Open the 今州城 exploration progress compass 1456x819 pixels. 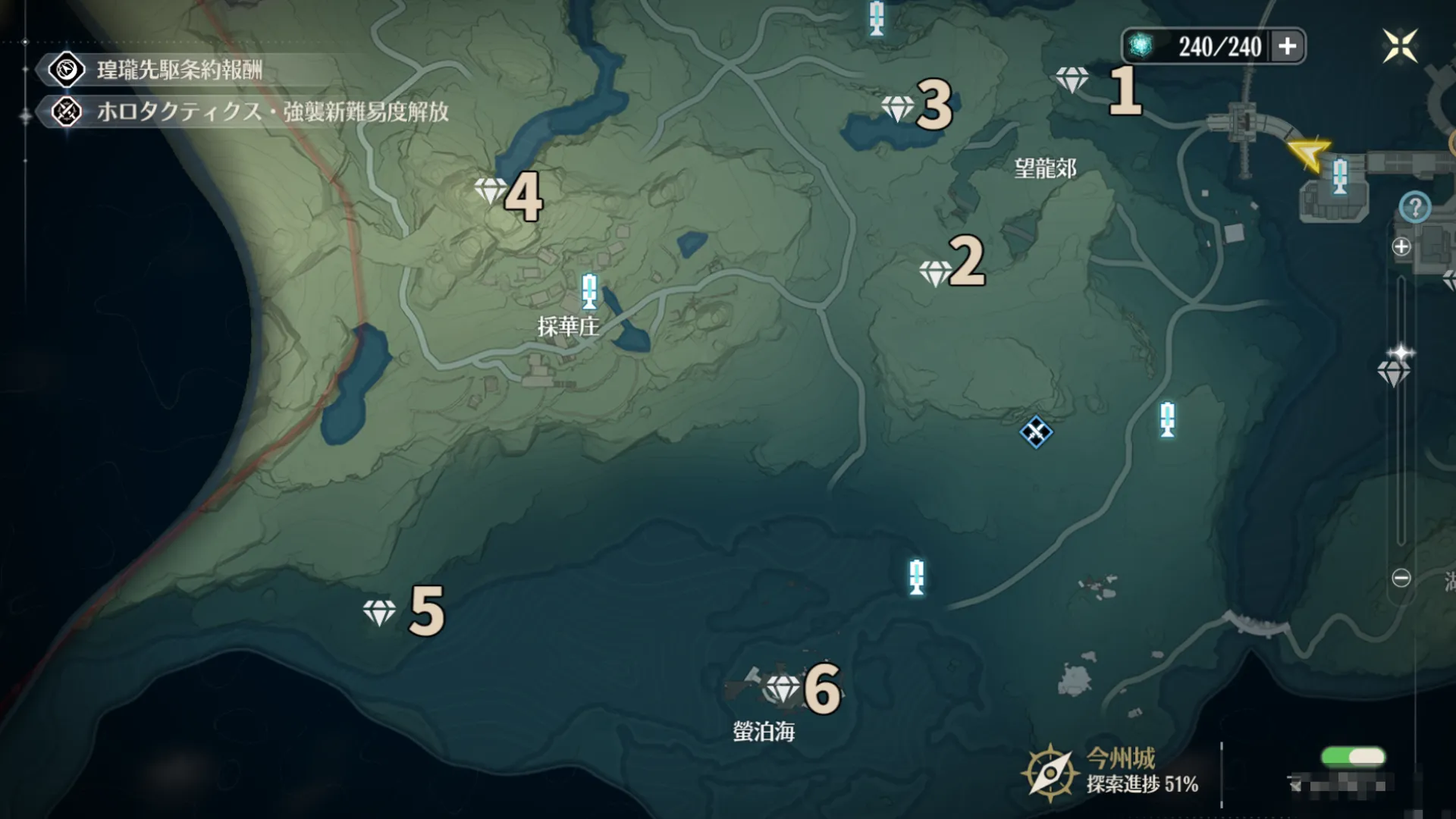point(1050,773)
